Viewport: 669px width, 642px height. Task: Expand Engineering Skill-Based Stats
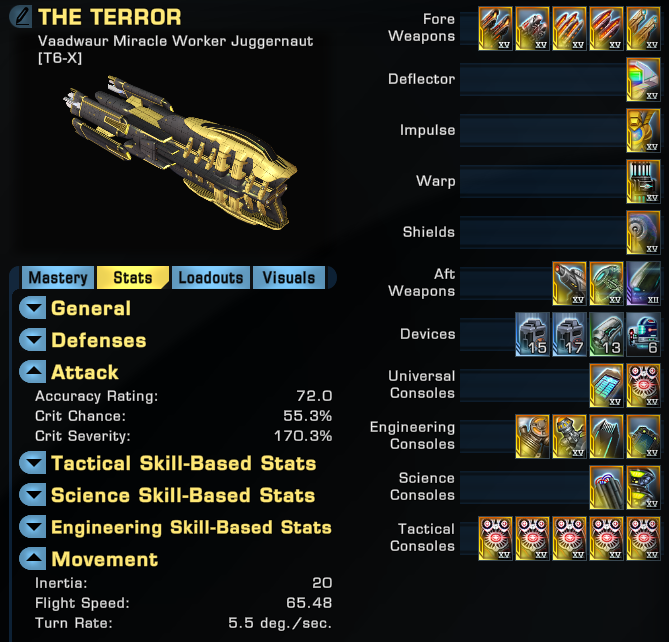click(34, 528)
